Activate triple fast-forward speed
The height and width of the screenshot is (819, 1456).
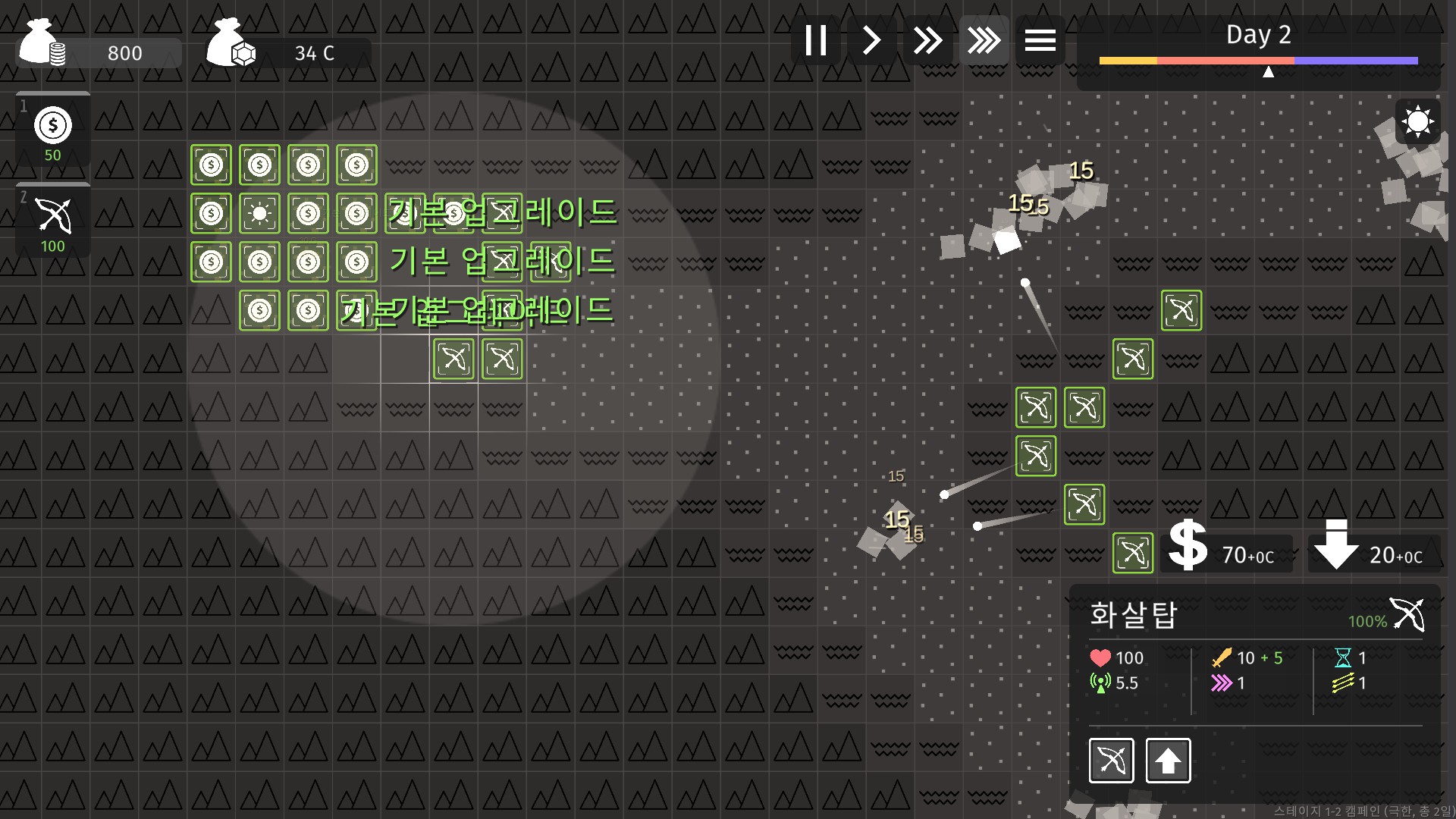984,40
